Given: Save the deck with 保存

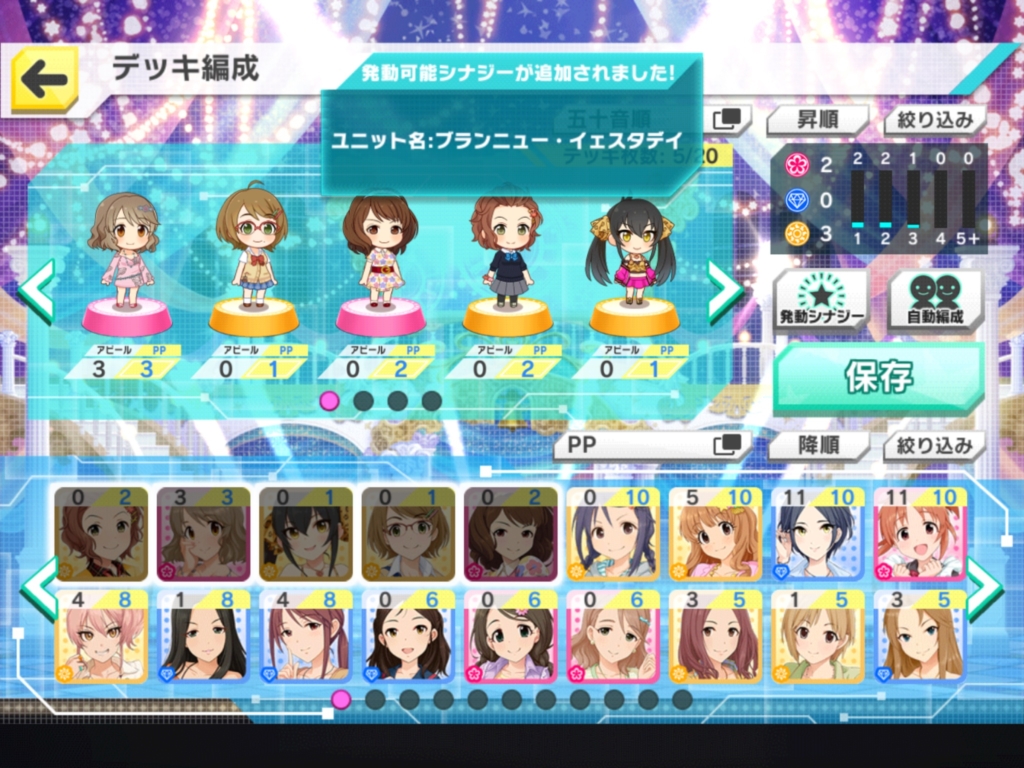Looking at the screenshot, I should pyautogui.click(x=878, y=378).
